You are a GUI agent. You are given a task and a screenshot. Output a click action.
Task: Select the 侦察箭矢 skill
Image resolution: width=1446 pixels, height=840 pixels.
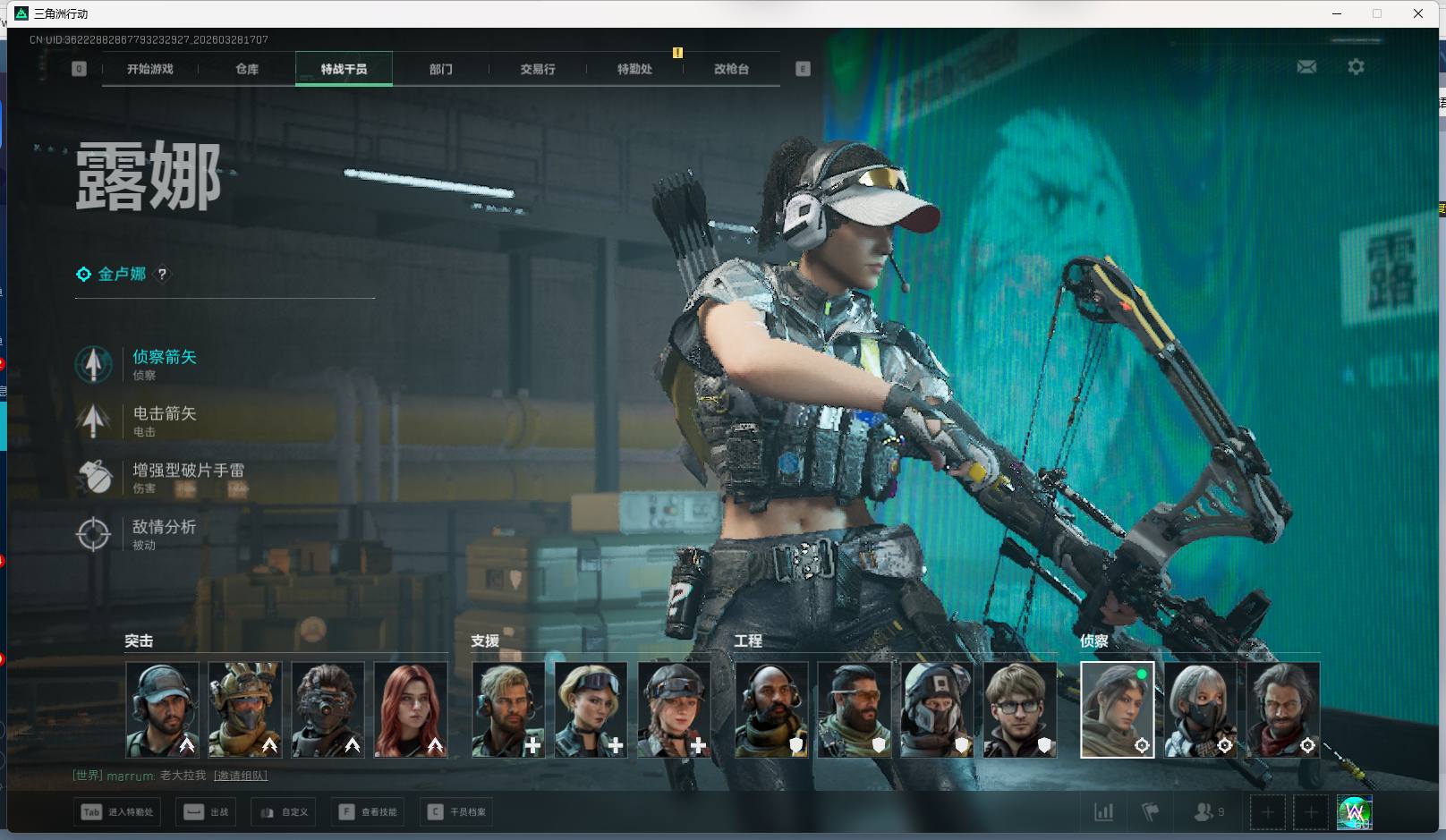tap(164, 357)
